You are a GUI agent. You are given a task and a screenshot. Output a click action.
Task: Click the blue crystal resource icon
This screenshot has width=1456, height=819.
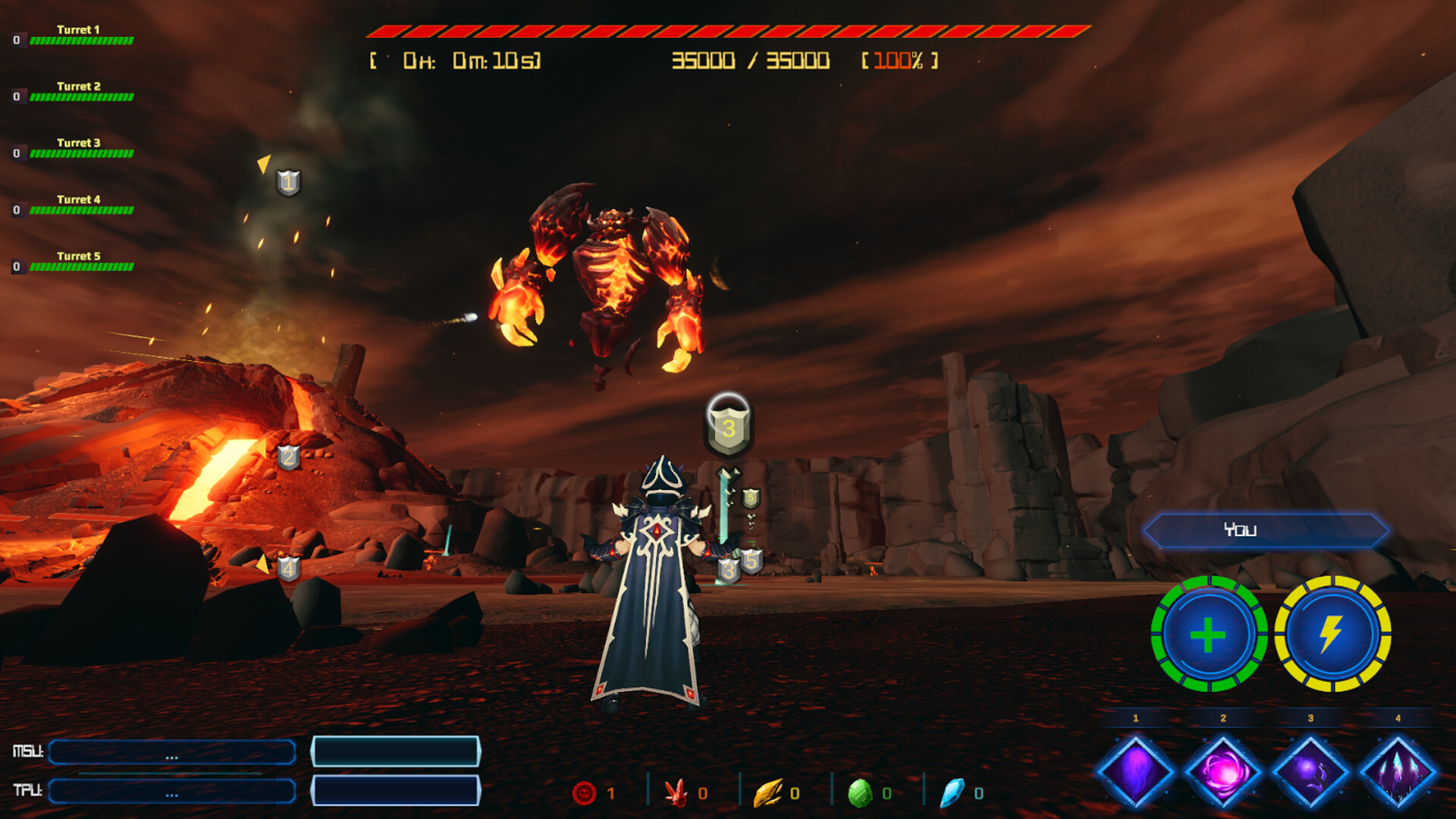tap(952, 792)
